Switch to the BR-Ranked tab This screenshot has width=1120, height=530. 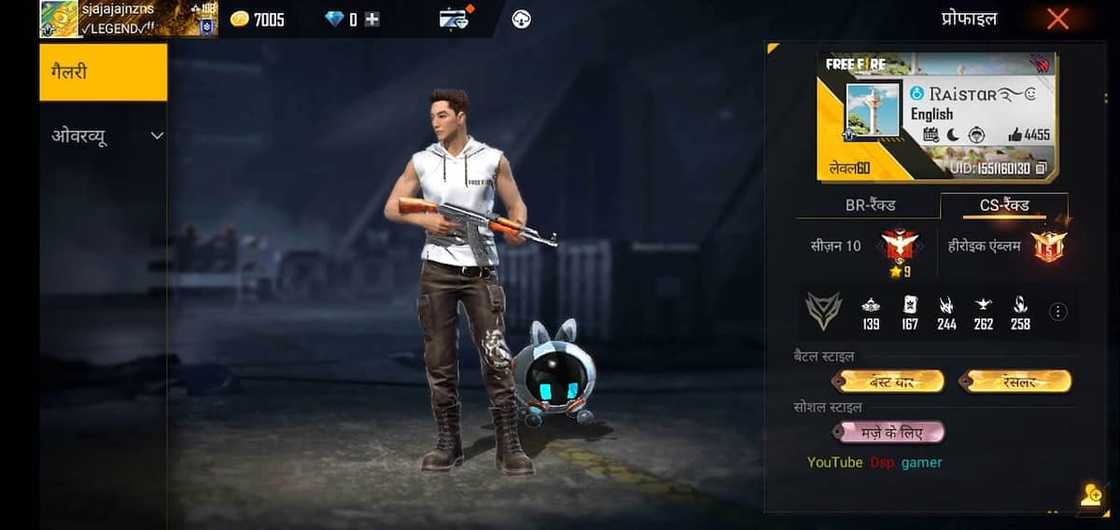(x=870, y=205)
